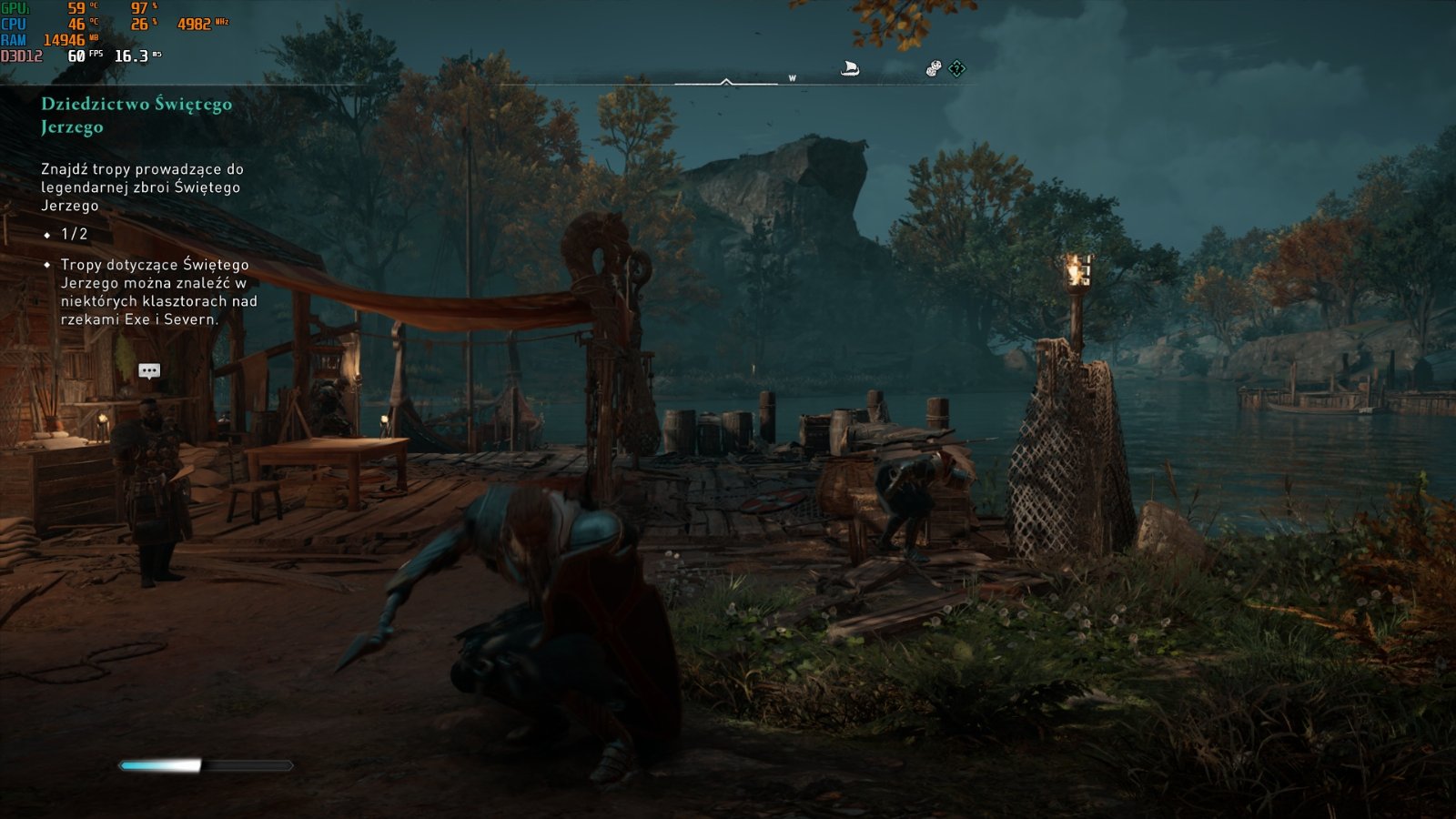The image size is (1456, 819).
Task: Click the dice game marker on the compass
Action: (934, 68)
